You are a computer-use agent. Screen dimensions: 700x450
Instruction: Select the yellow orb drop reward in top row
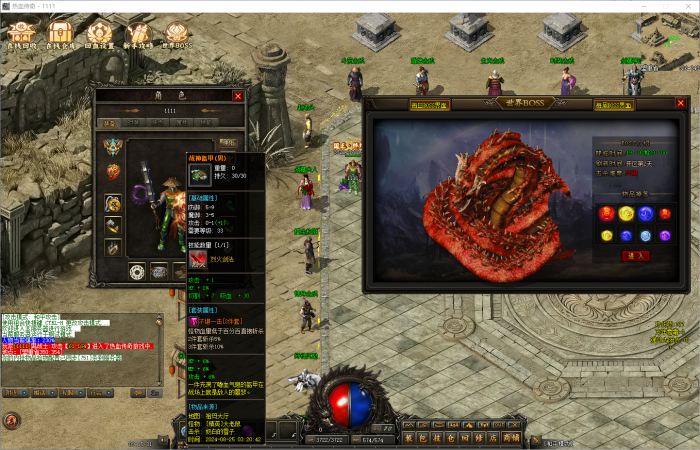627,213
